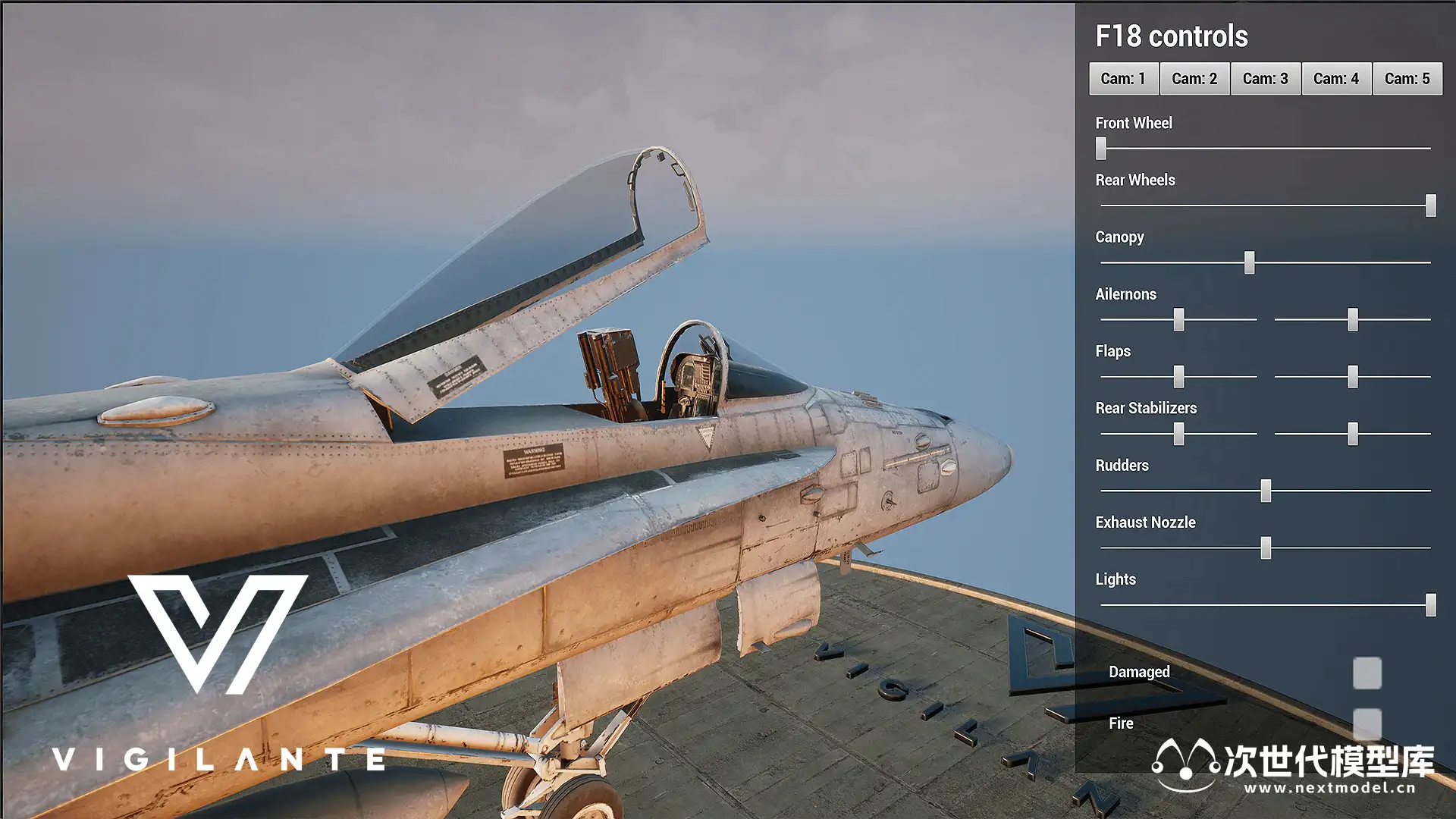Activate the Cam: 4 camera
This screenshot has height=819, width=1456.
[x=1336, y=79]
